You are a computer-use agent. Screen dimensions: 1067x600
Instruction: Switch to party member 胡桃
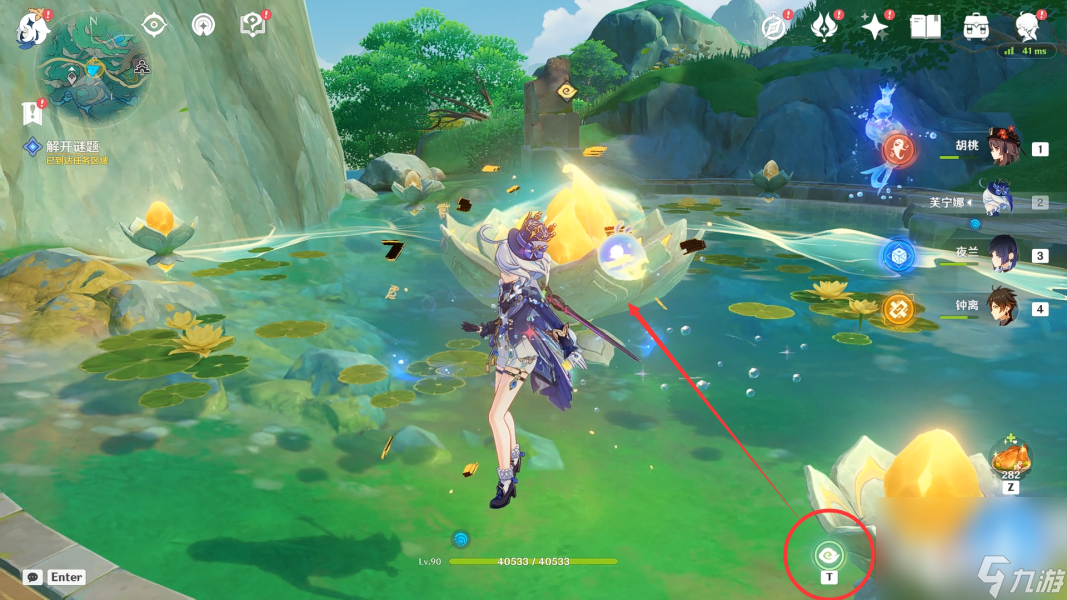click(1000, 148)
